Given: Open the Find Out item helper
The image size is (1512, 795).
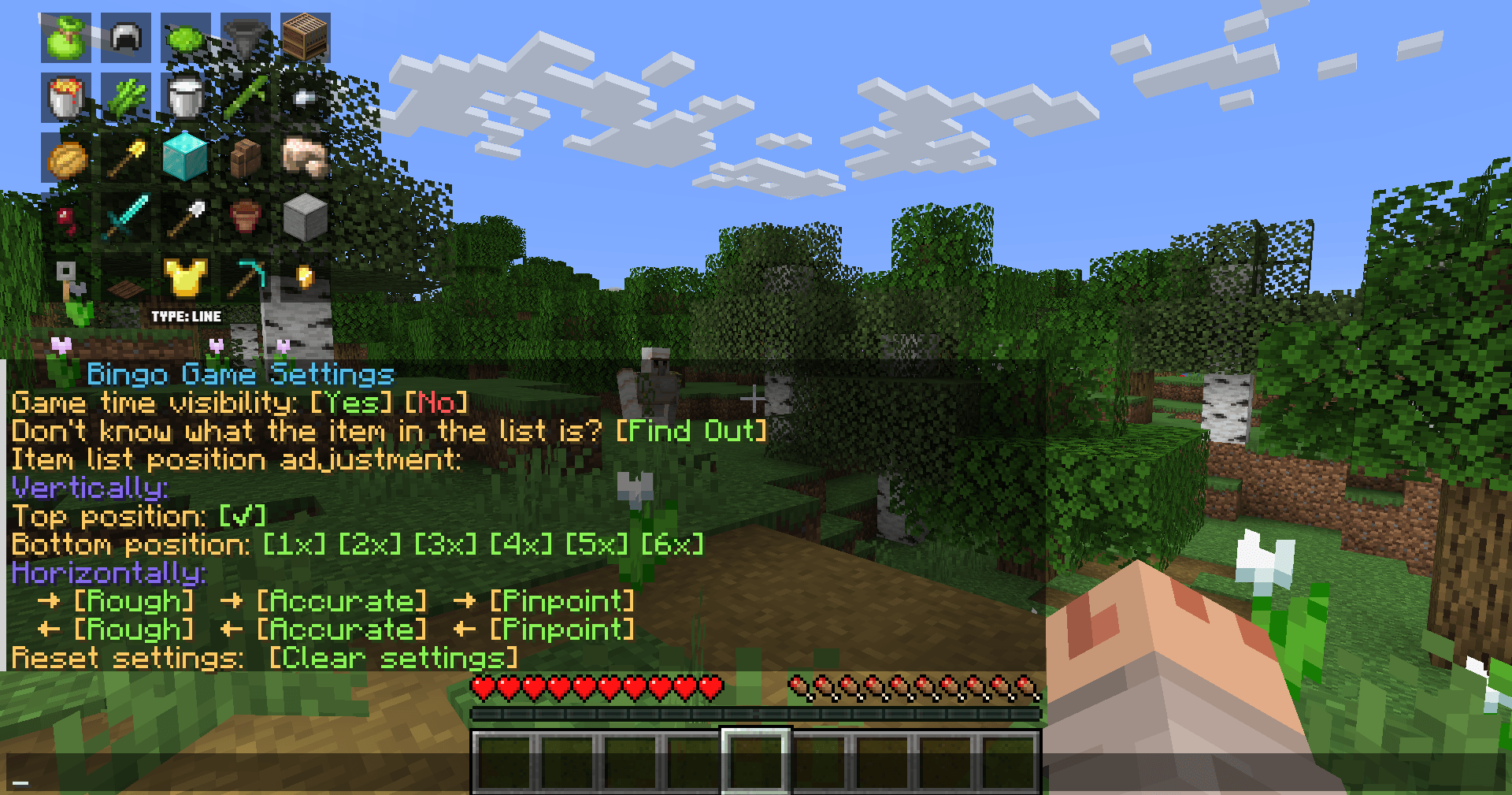Looking at the screenshot, I should coord(691,431).
